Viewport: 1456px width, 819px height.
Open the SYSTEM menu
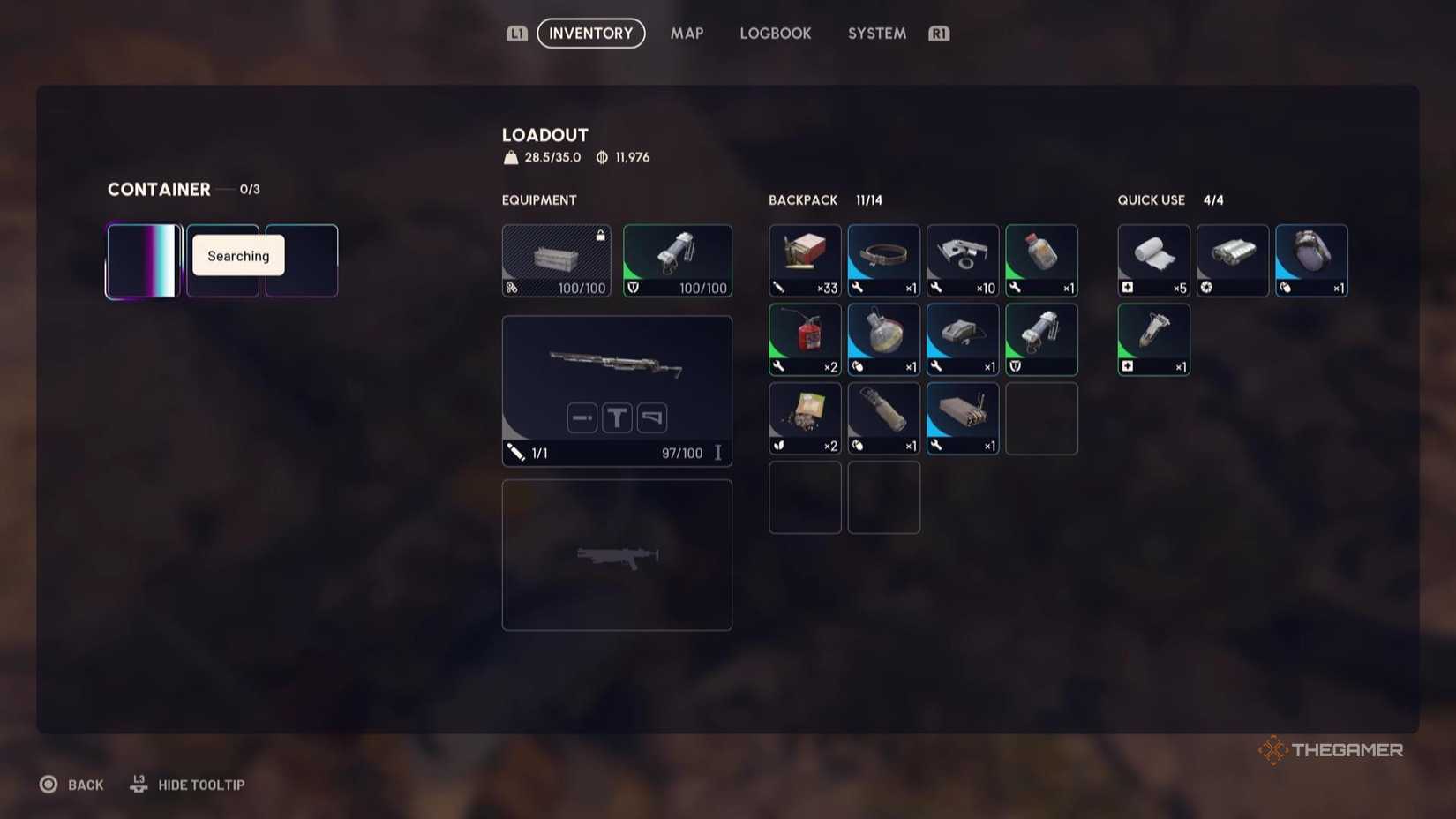[875, 34]
